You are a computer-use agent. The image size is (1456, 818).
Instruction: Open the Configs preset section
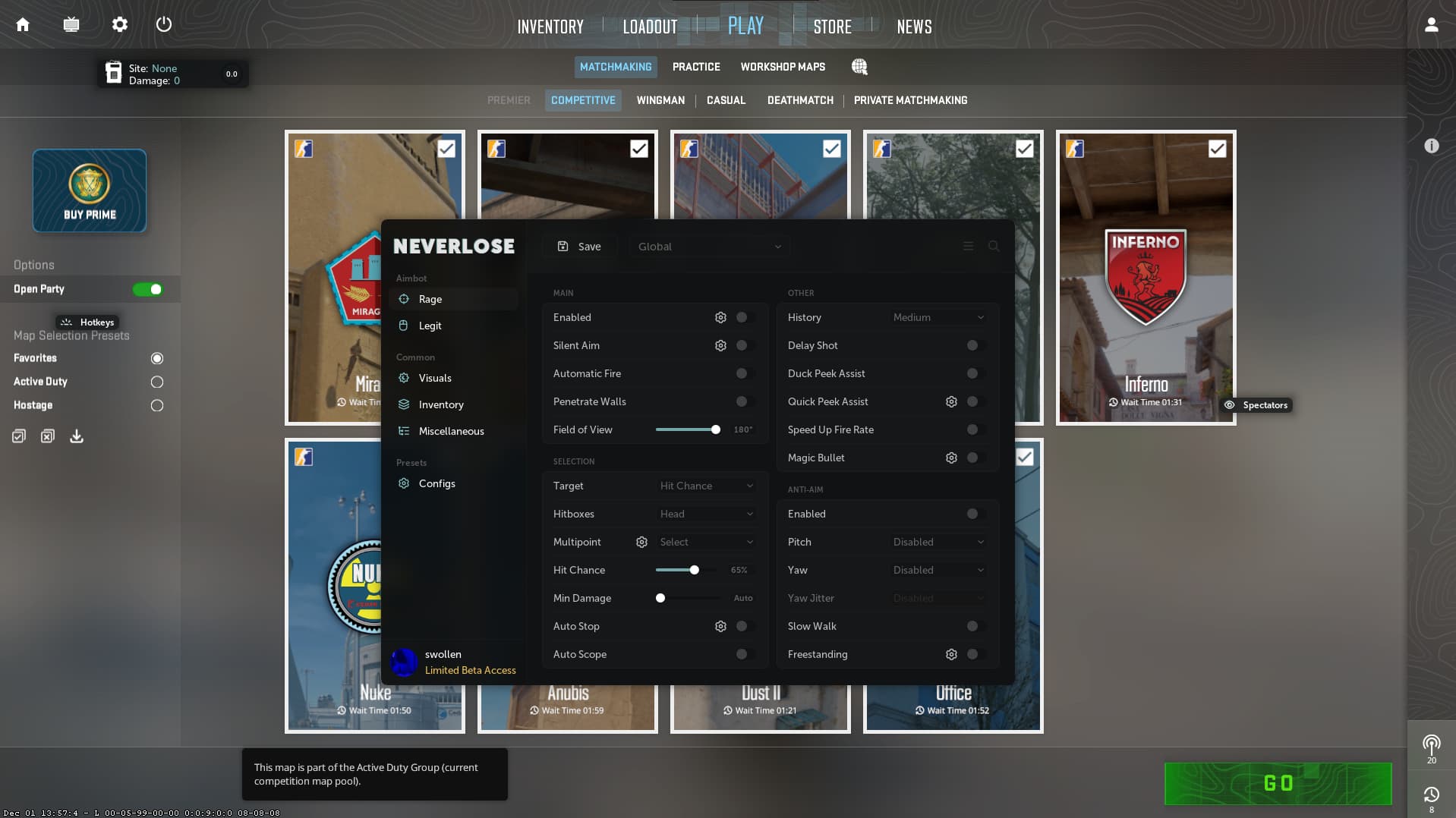(x=437, y=483)
